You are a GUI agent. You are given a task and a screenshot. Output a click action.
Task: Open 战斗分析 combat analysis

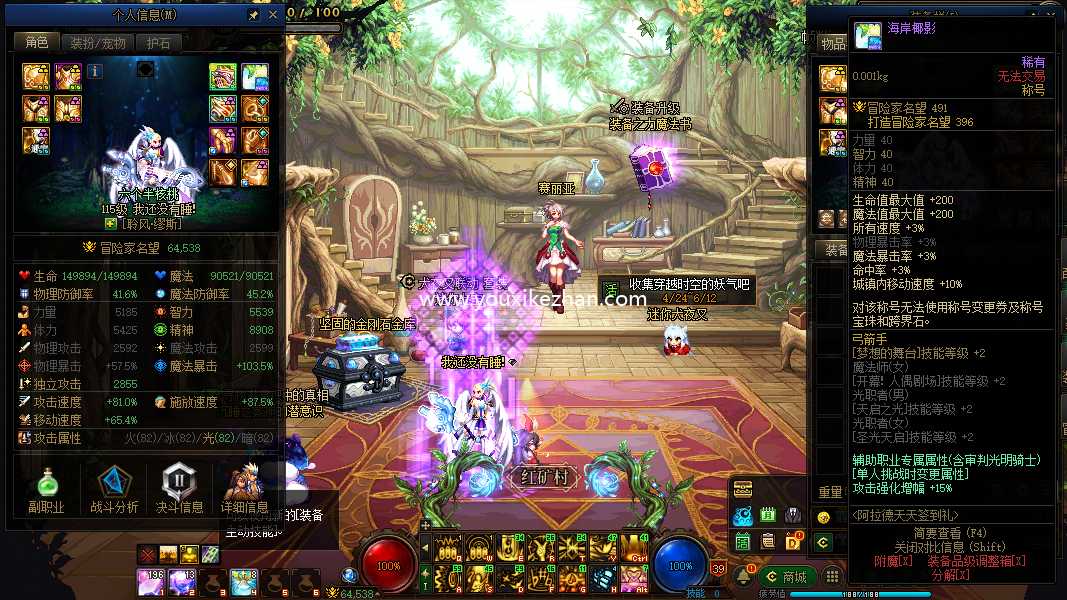pyautogui.click(x=112, y=490)
